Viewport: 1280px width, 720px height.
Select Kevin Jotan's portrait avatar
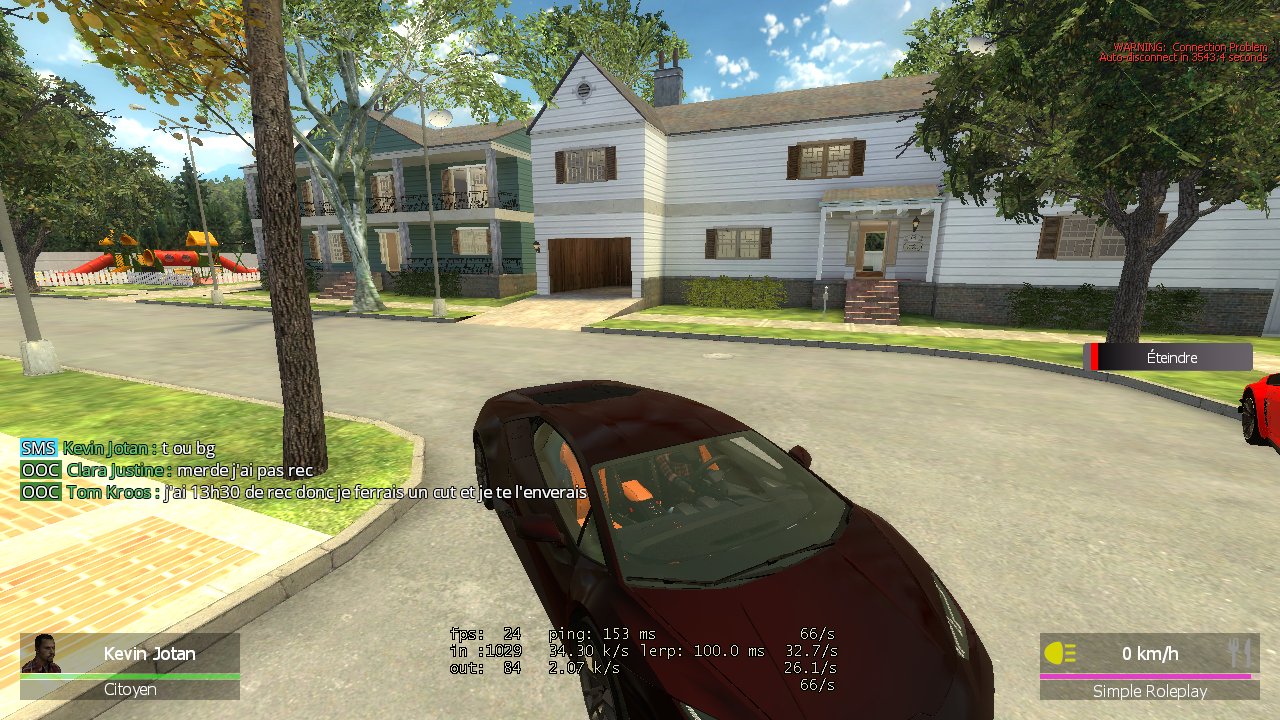click(x=42, y=653)
